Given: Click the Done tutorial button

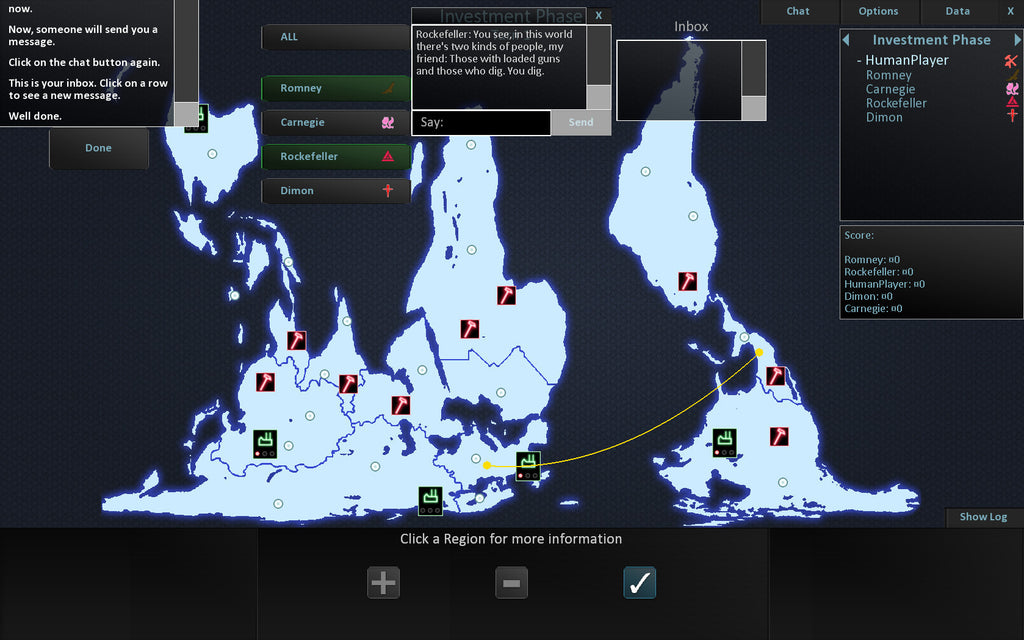Looking at the screenshot, I should coord(99,148).
